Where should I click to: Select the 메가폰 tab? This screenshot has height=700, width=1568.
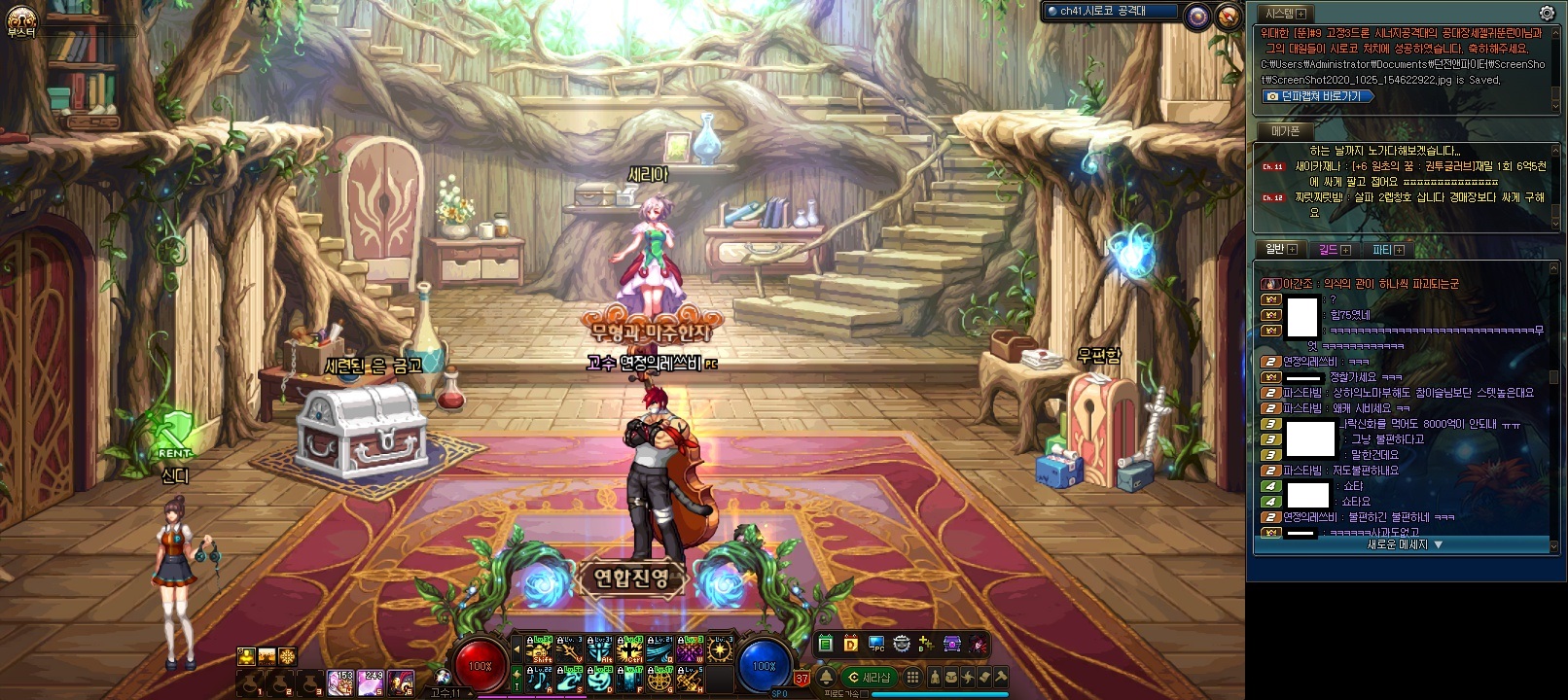click(1285, 130)
